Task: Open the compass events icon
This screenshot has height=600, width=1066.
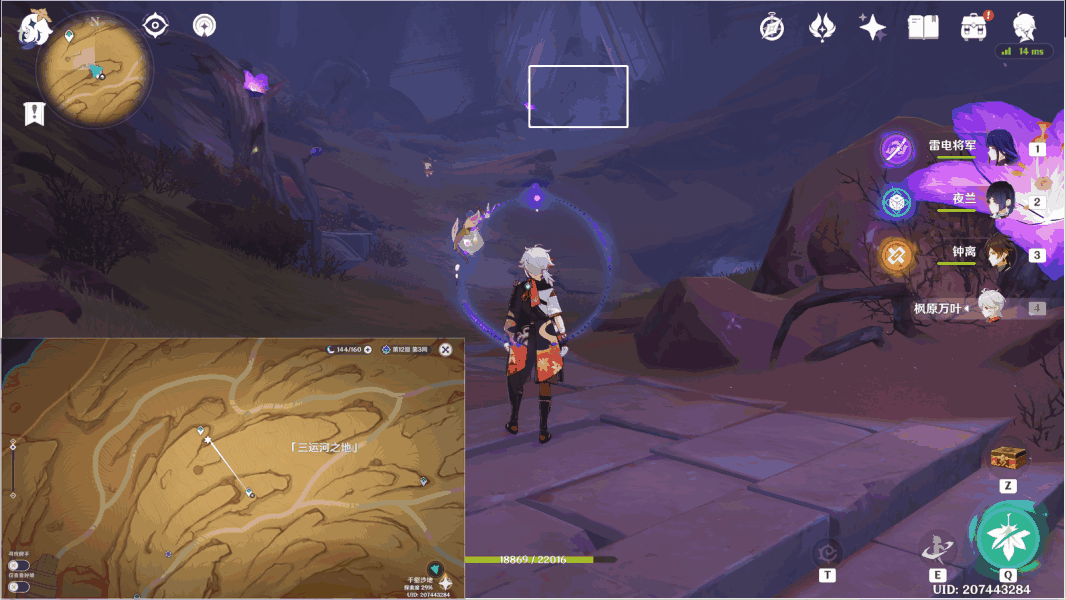Action: [x=772, y=27]
